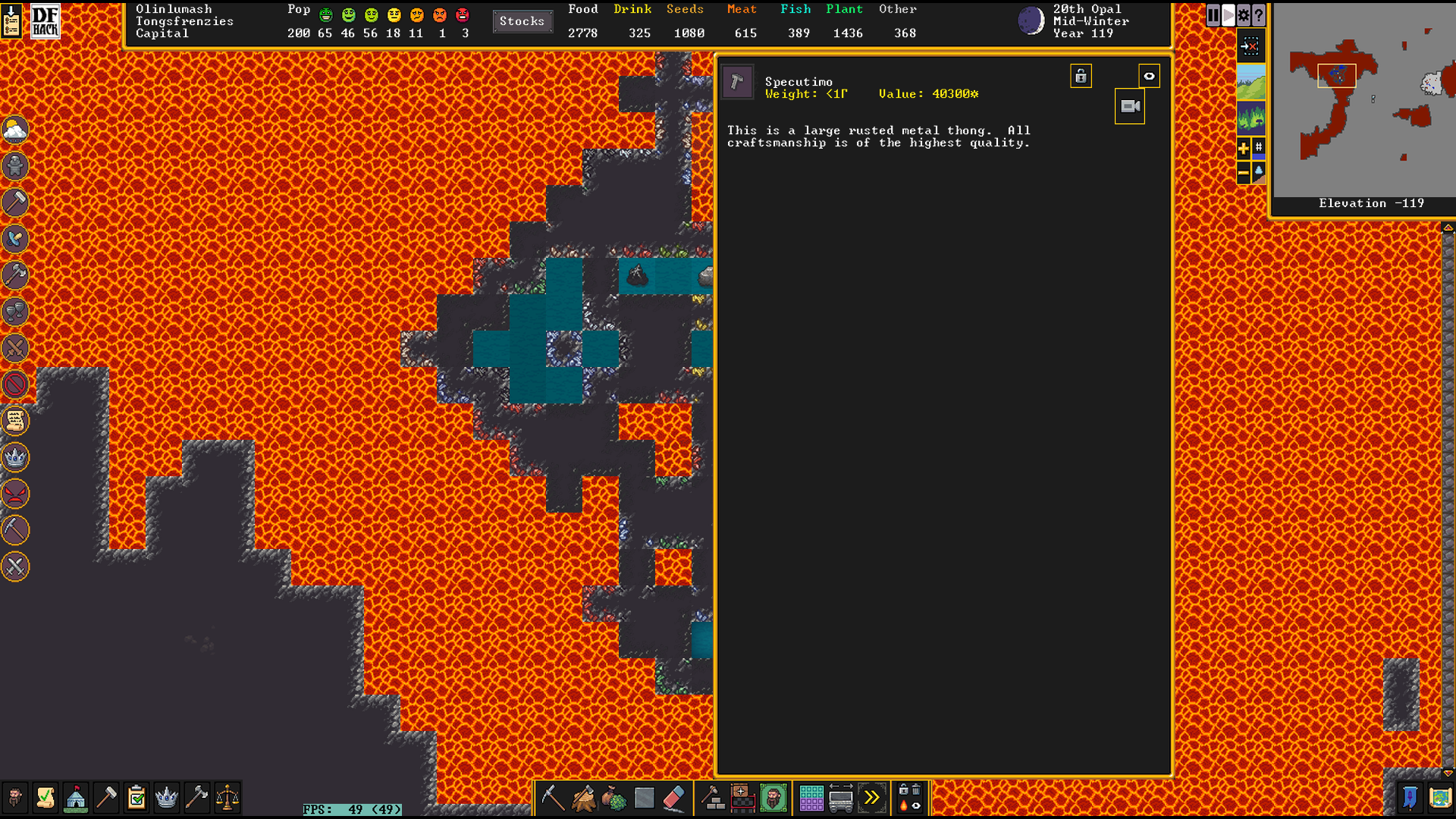1456x819 pixels.
Task: Toggle the lock on Specutimo
Action: pyautogui.click(x=1081, y=77)
